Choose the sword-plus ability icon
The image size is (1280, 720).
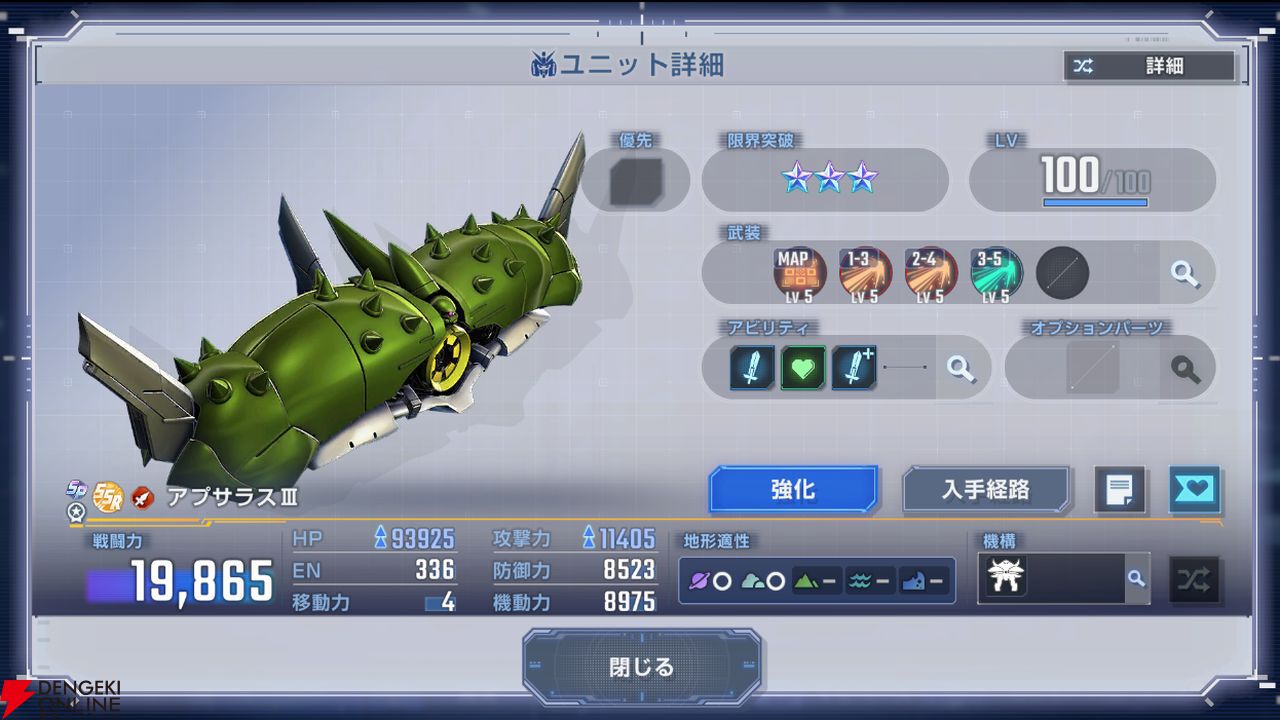854,368
